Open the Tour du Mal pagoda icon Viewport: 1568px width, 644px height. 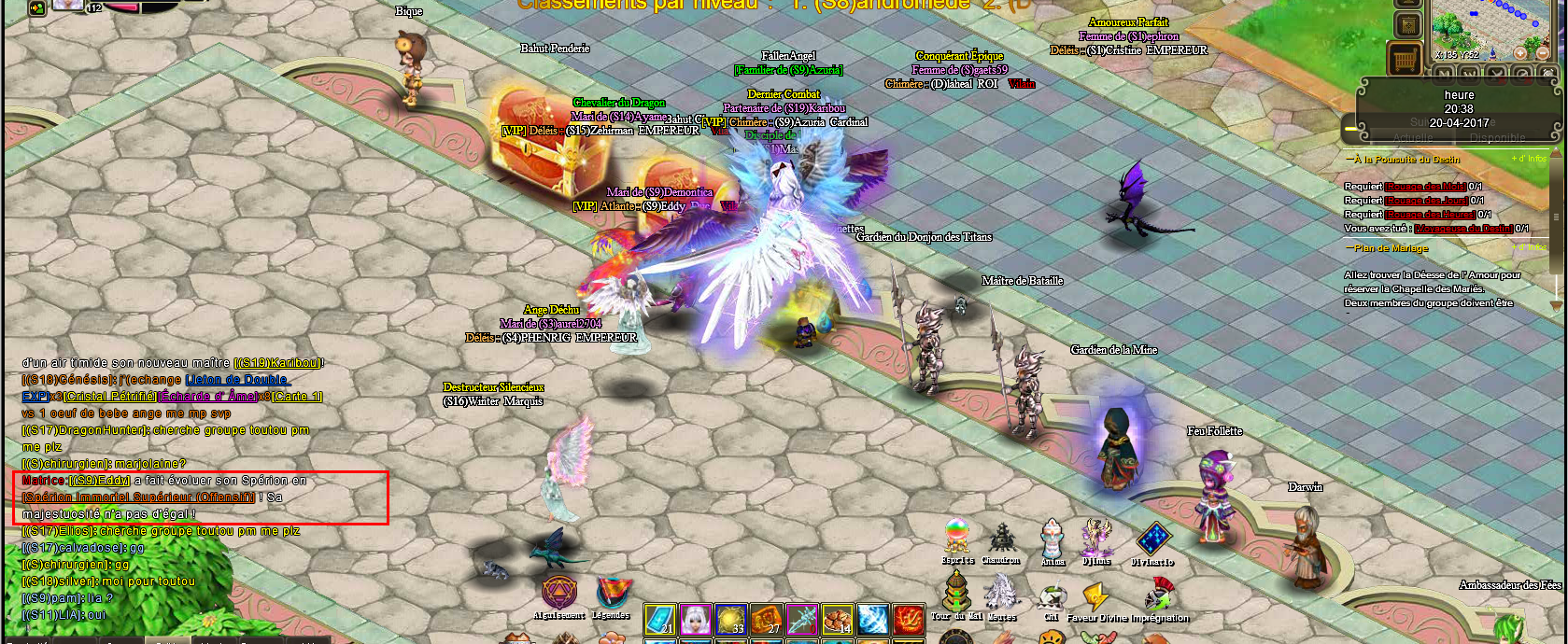[955, 592]
